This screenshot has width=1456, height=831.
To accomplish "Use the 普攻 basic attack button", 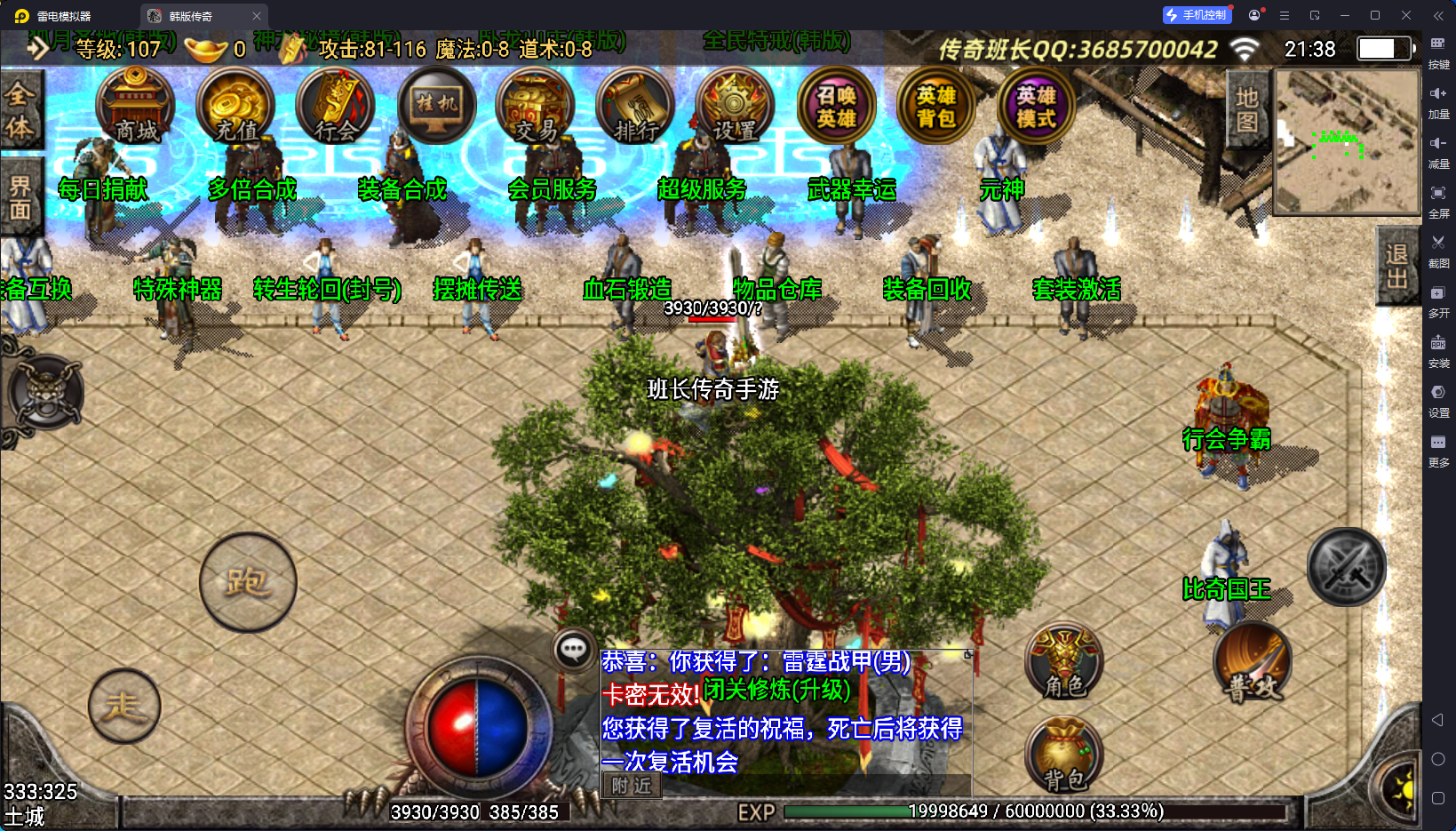I will (x=1253, y=663).
